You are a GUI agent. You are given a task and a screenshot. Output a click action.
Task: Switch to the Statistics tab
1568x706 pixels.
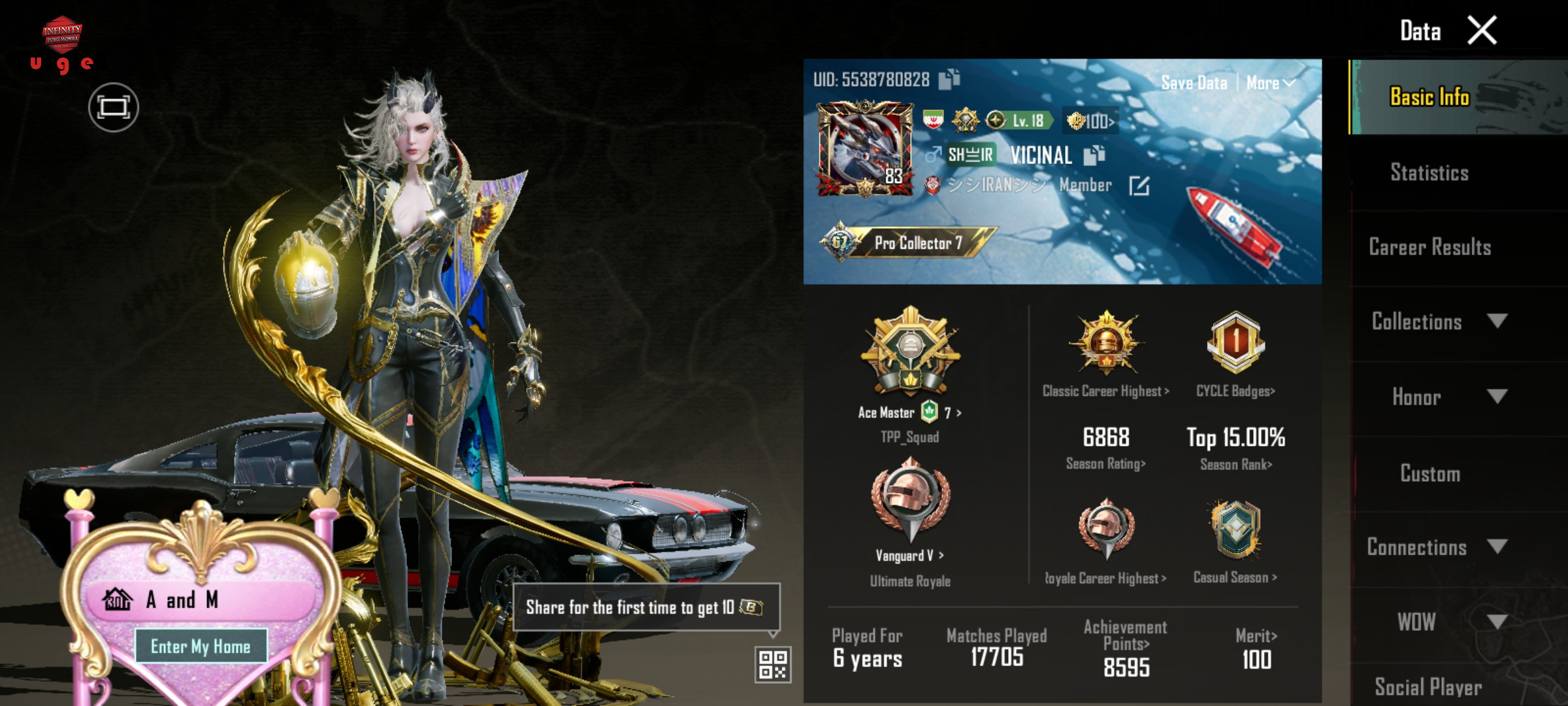(x=1429, y=173)
